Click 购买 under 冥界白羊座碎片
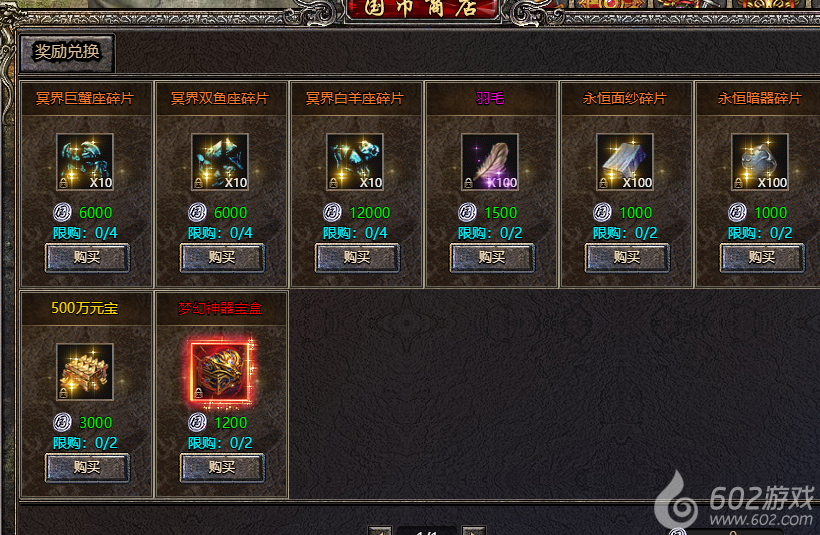Screen dimensions: 820x535 357,257
